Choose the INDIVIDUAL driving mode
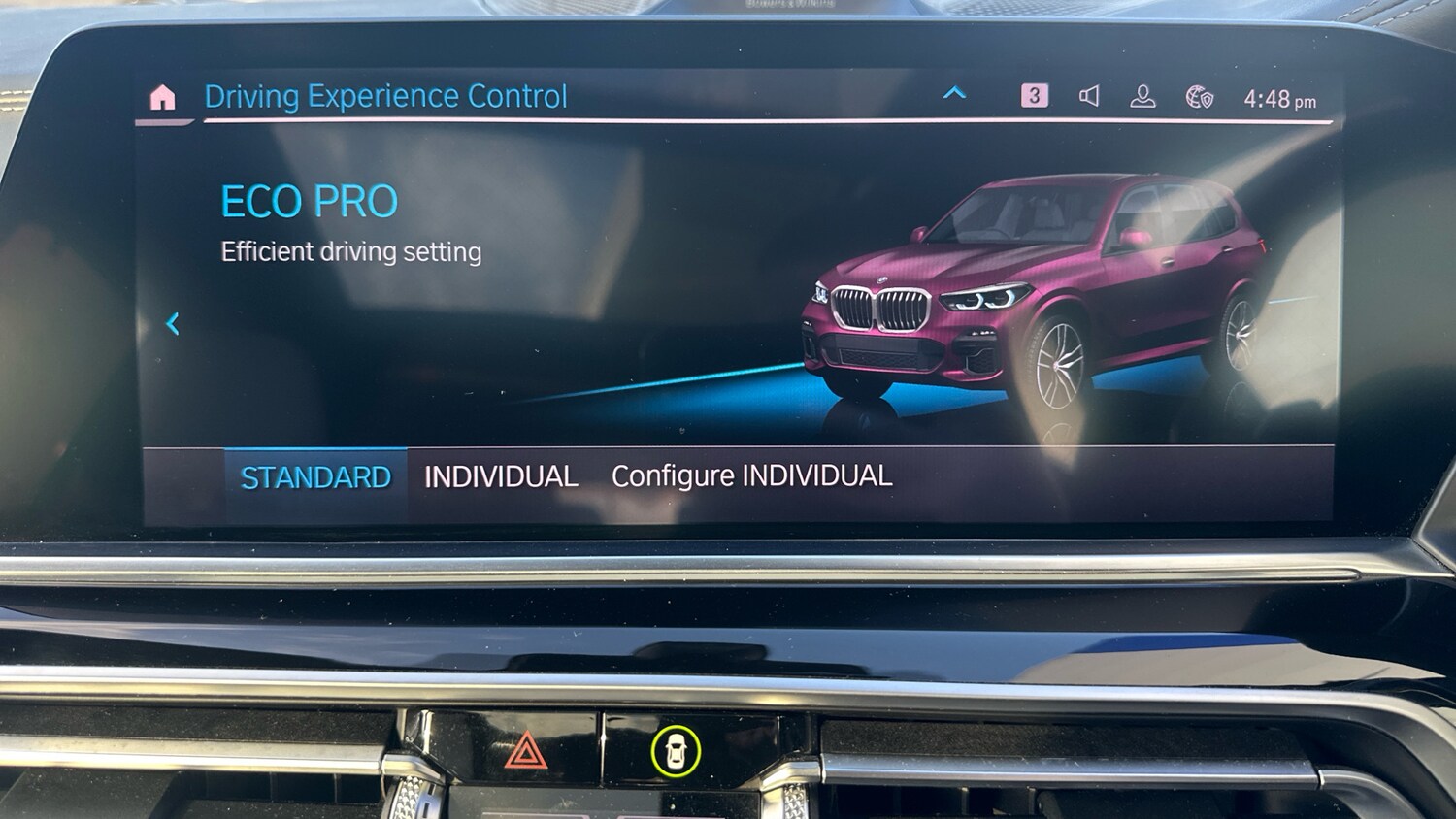Image resolution: width=1456 pixels, height=819 pixels. coord(501,476)
